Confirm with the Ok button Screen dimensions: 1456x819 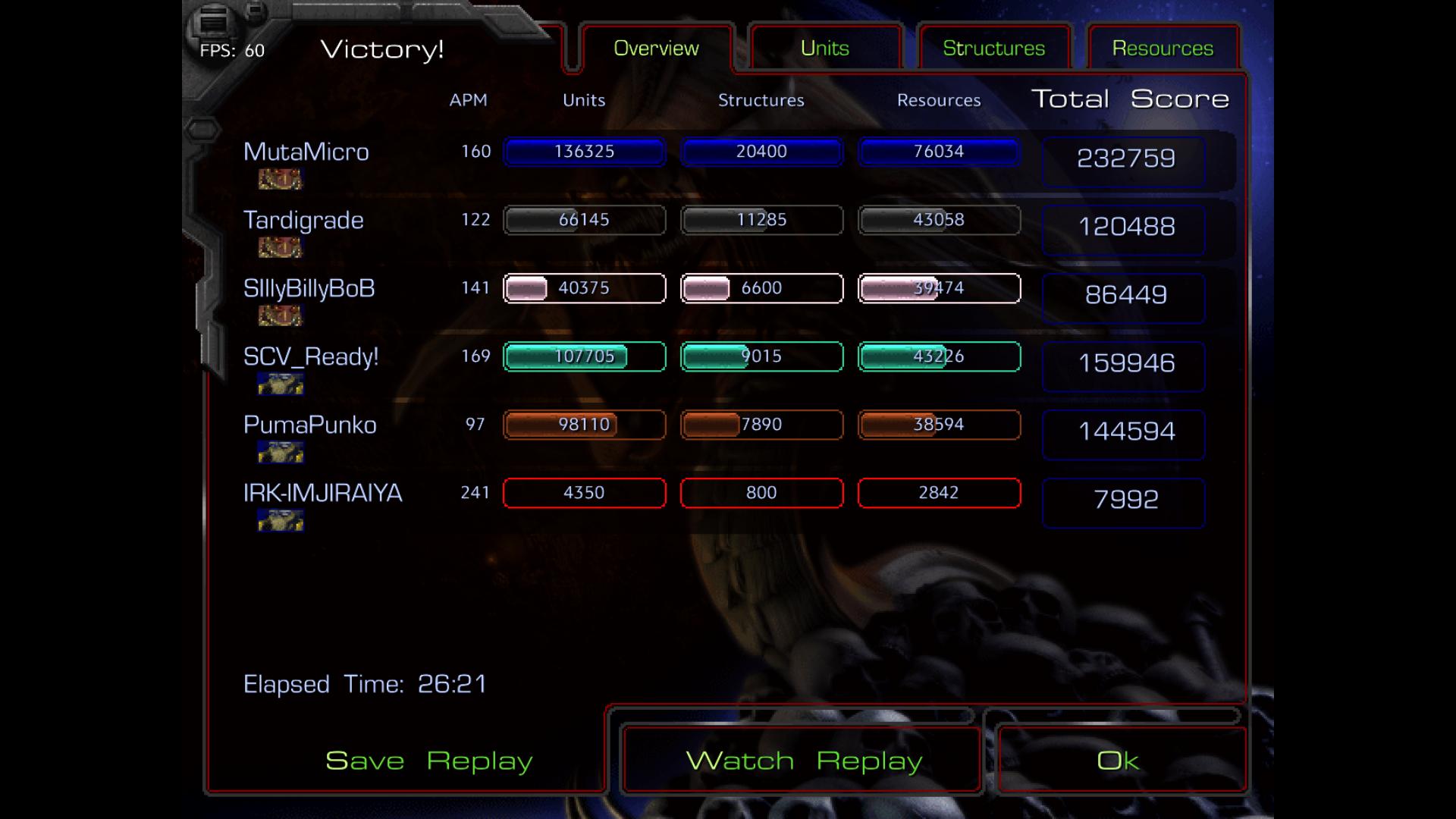pyautogui.click(x=1118, y=761)
